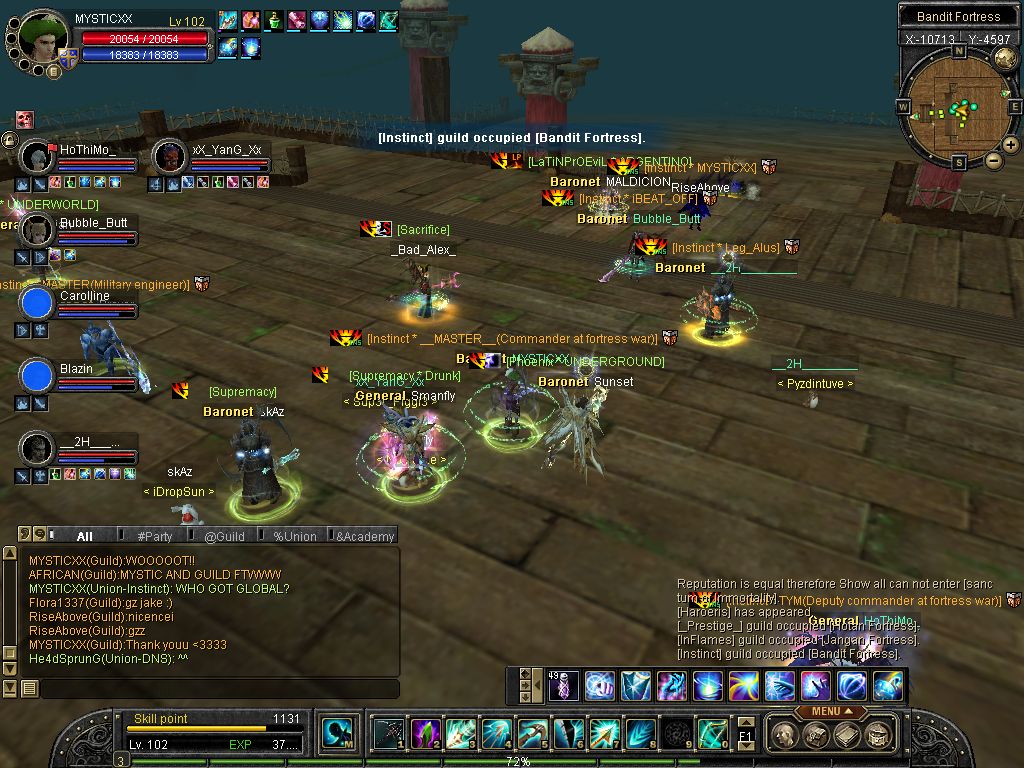Select party member Bubble_Butt portrait
Image resolution: width=1024 pixels, height=768 pixels.
pos(37,230)
